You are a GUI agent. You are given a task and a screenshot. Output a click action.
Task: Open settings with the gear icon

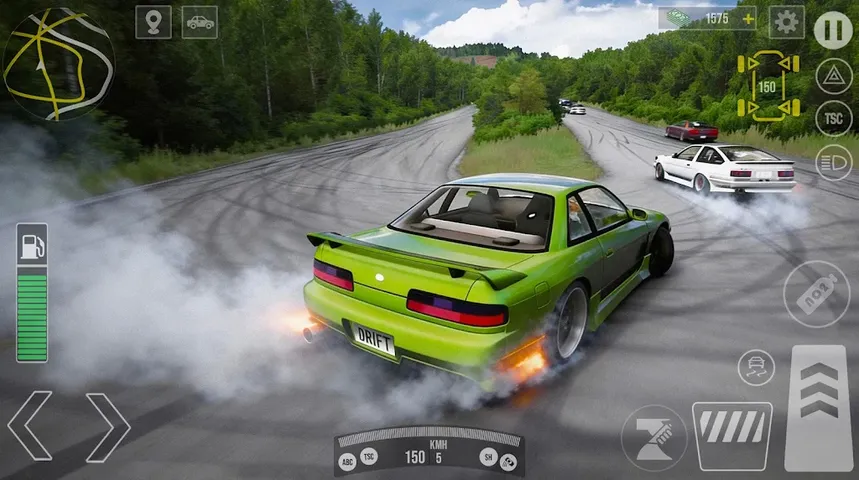[787, 22]
